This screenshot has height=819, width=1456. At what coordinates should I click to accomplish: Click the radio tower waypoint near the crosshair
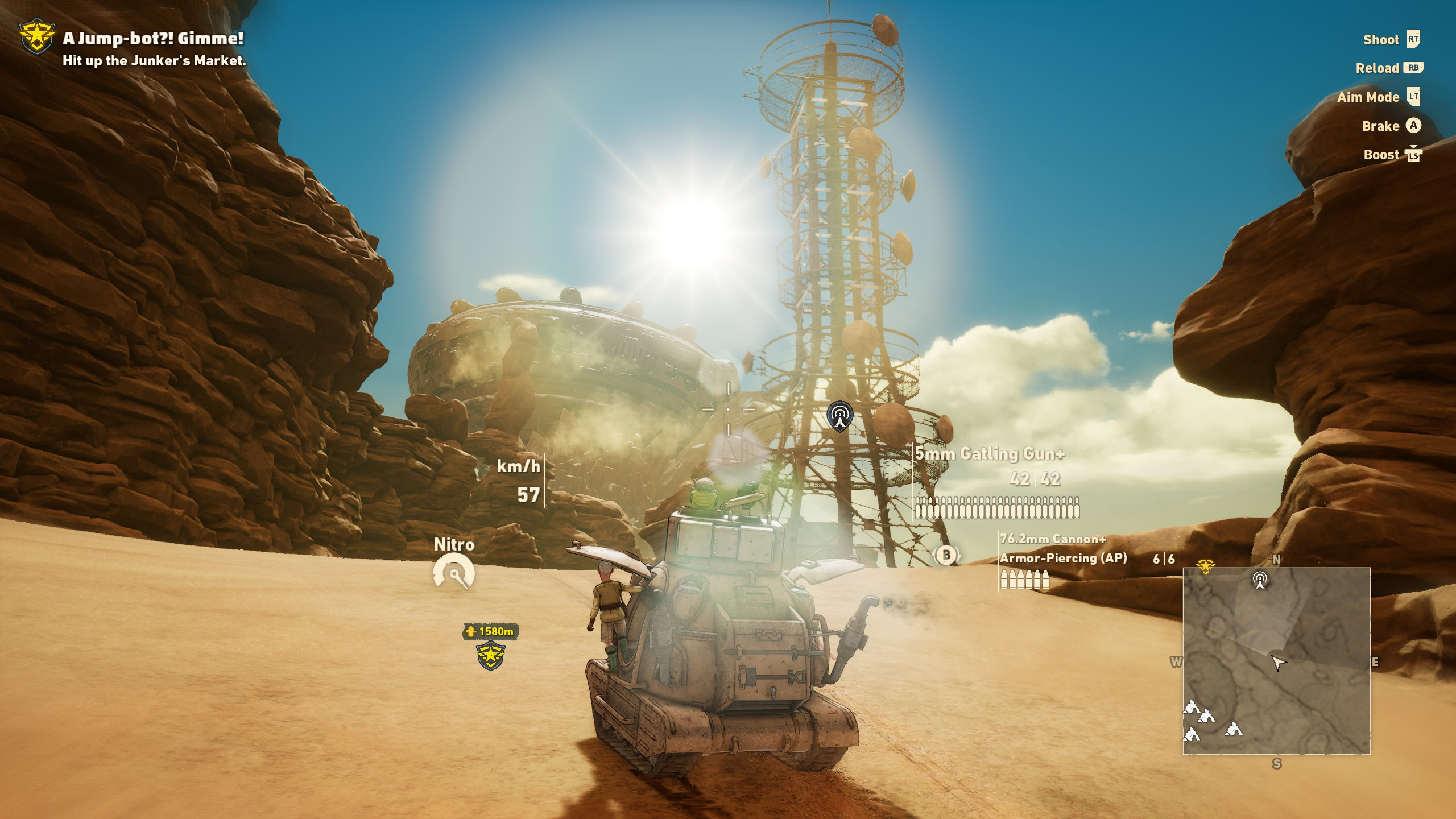(x=839, y=416)
